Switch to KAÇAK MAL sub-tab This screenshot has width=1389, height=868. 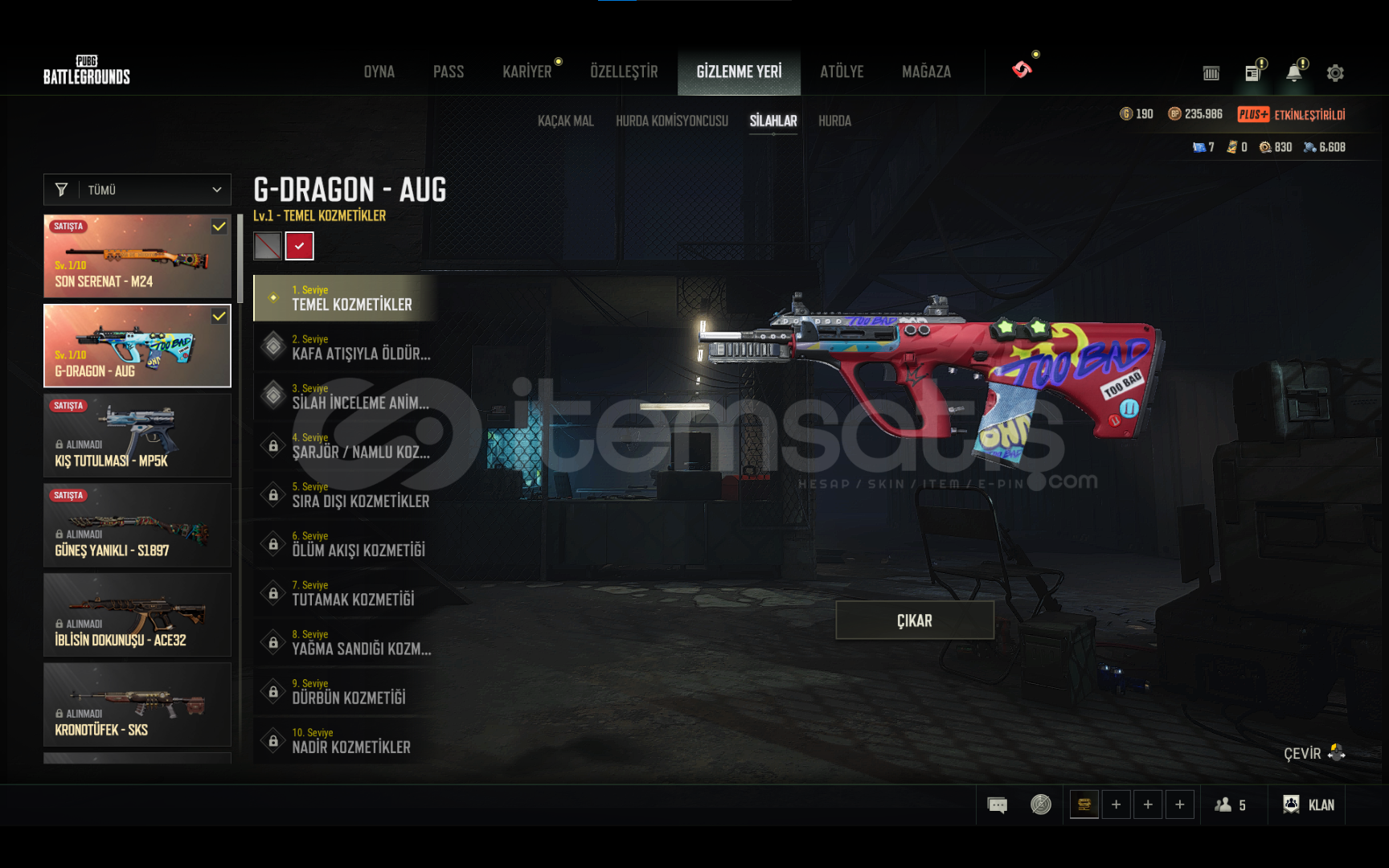click(565, 121)
